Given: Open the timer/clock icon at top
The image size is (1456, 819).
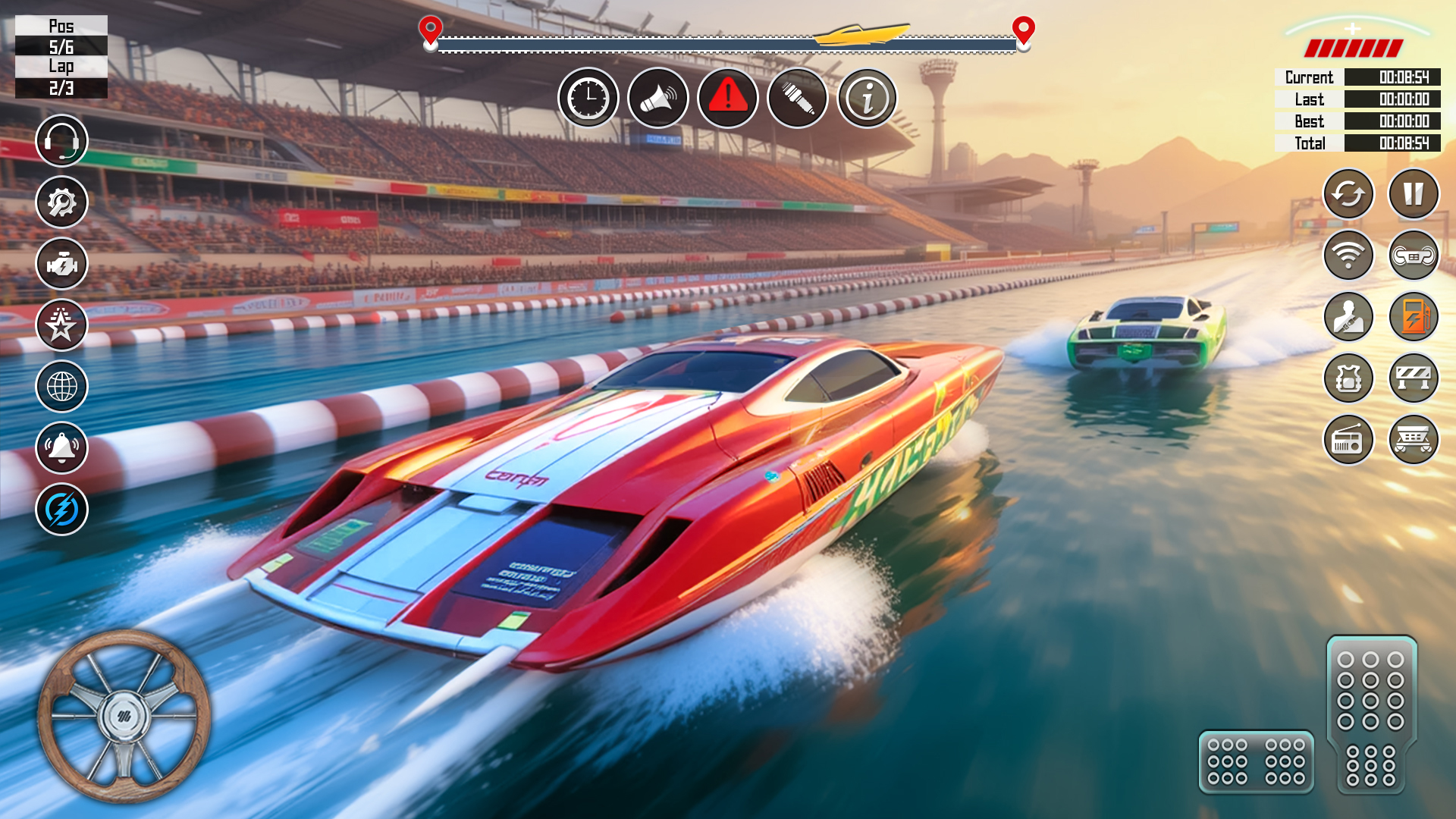Looking at the screenshot, I should click(x=588, y=97).
